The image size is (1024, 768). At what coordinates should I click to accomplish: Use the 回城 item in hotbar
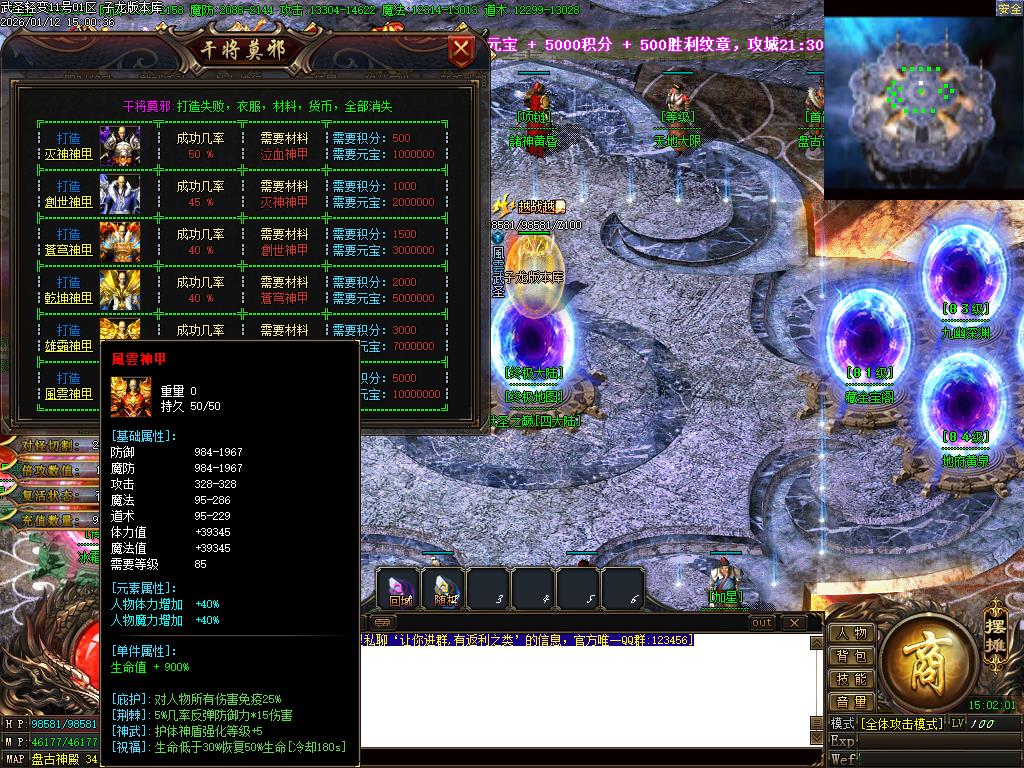pyautogui.click(x=400, y=589)
